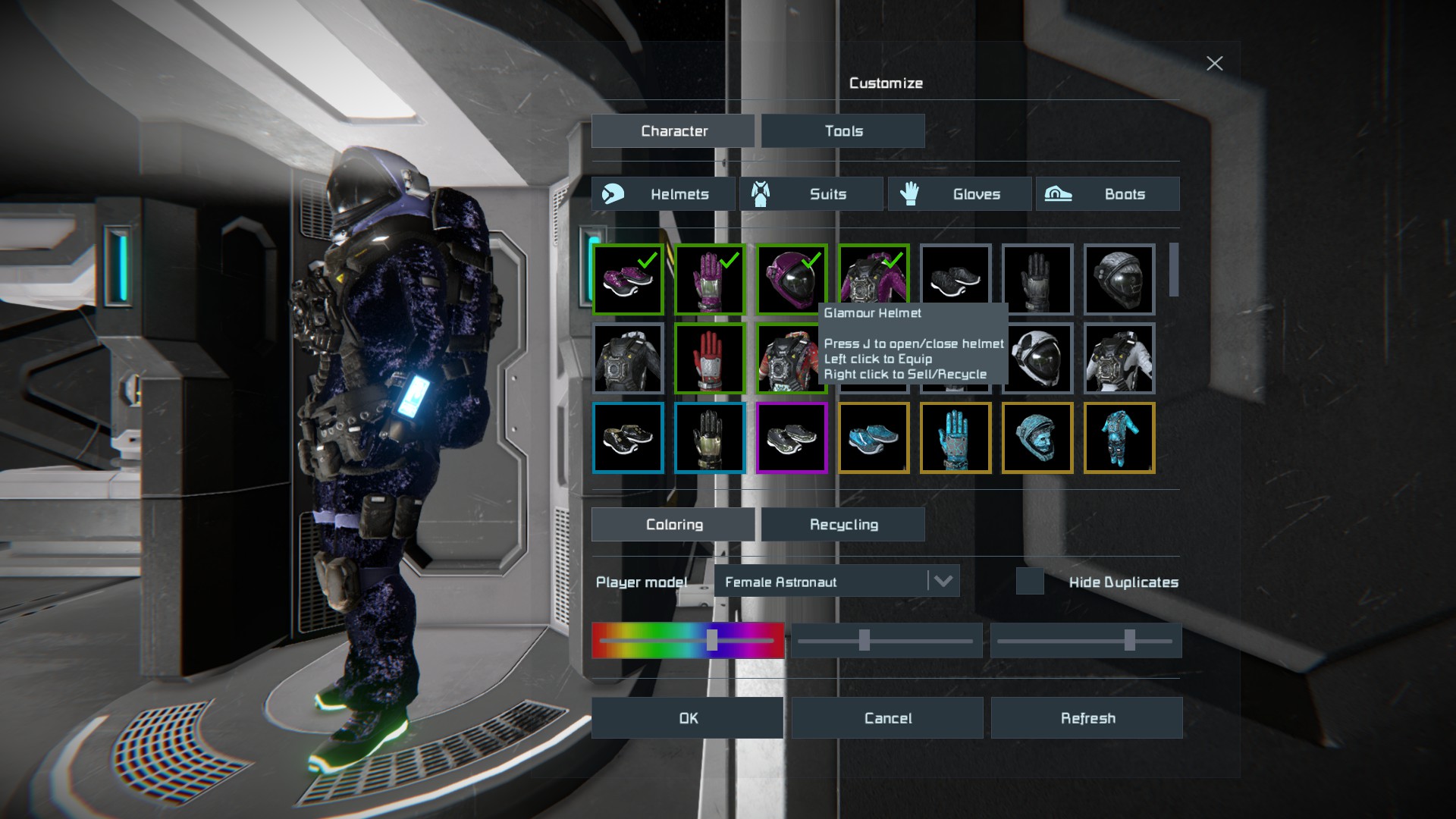This screenshot has height=819, width=1456.
Task: Show the Suits category
Action: point(811,194)
